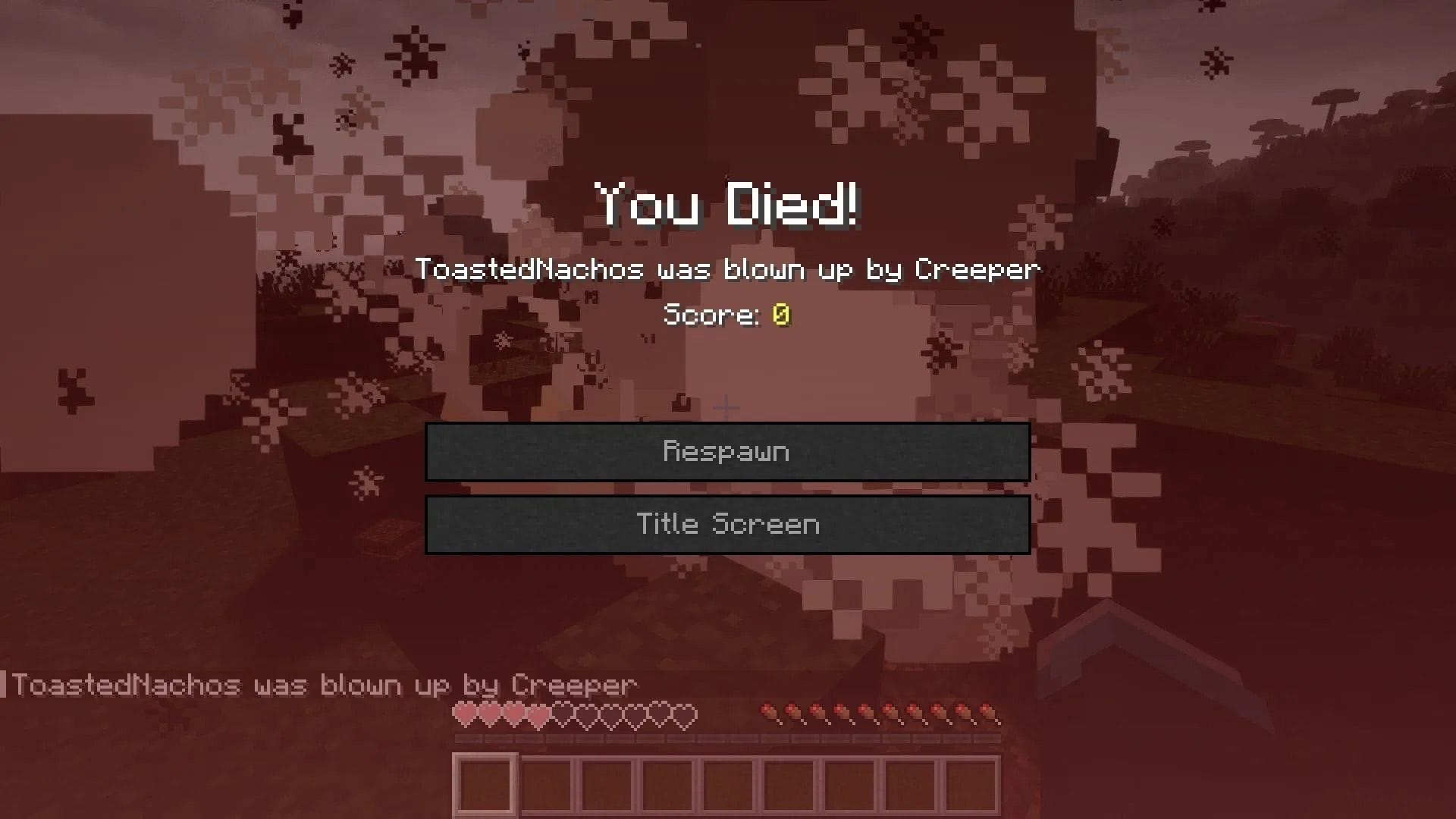
Task: Click the Respawn button
Action: [x=728, y=451]
